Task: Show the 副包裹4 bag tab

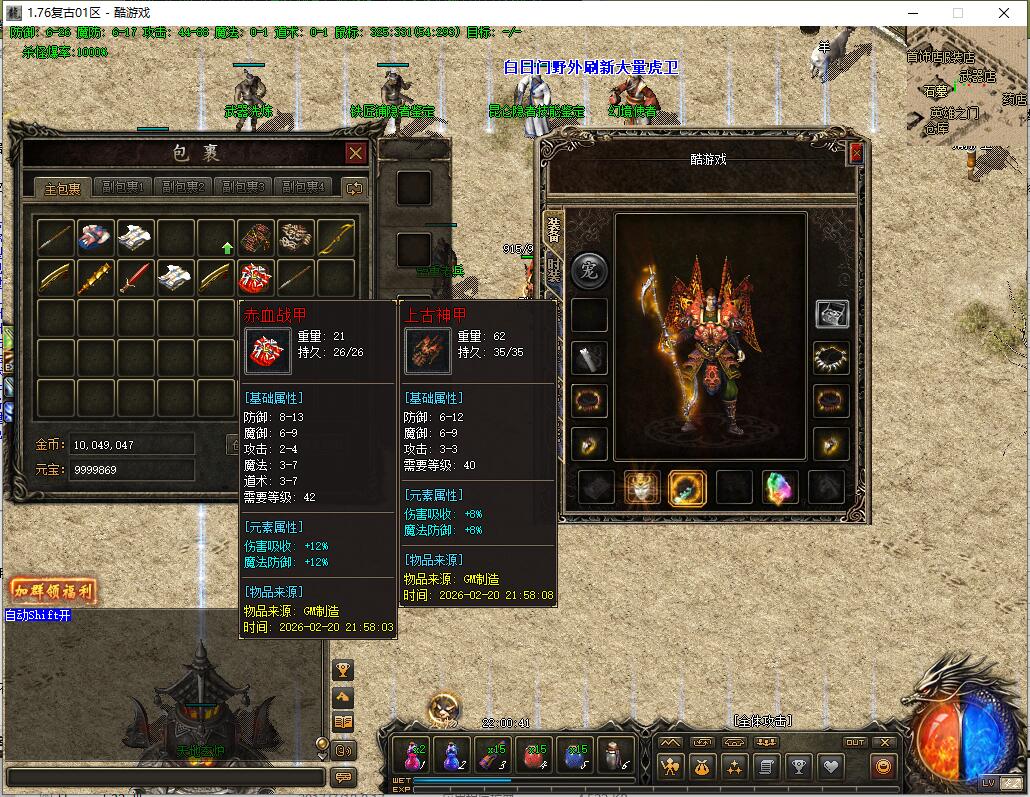Action: pyautogui.click(x=305, y=187)
